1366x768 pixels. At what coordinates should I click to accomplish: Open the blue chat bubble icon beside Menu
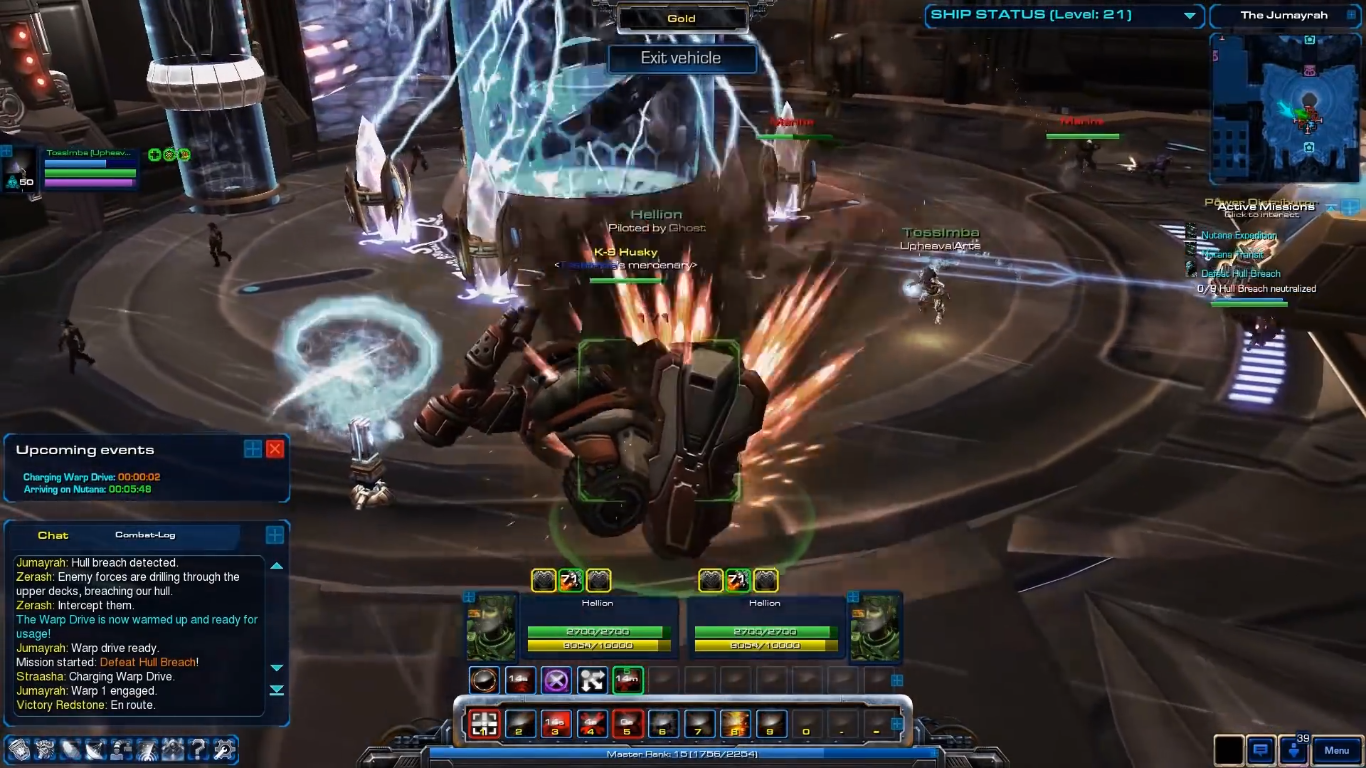[1261, 750]
